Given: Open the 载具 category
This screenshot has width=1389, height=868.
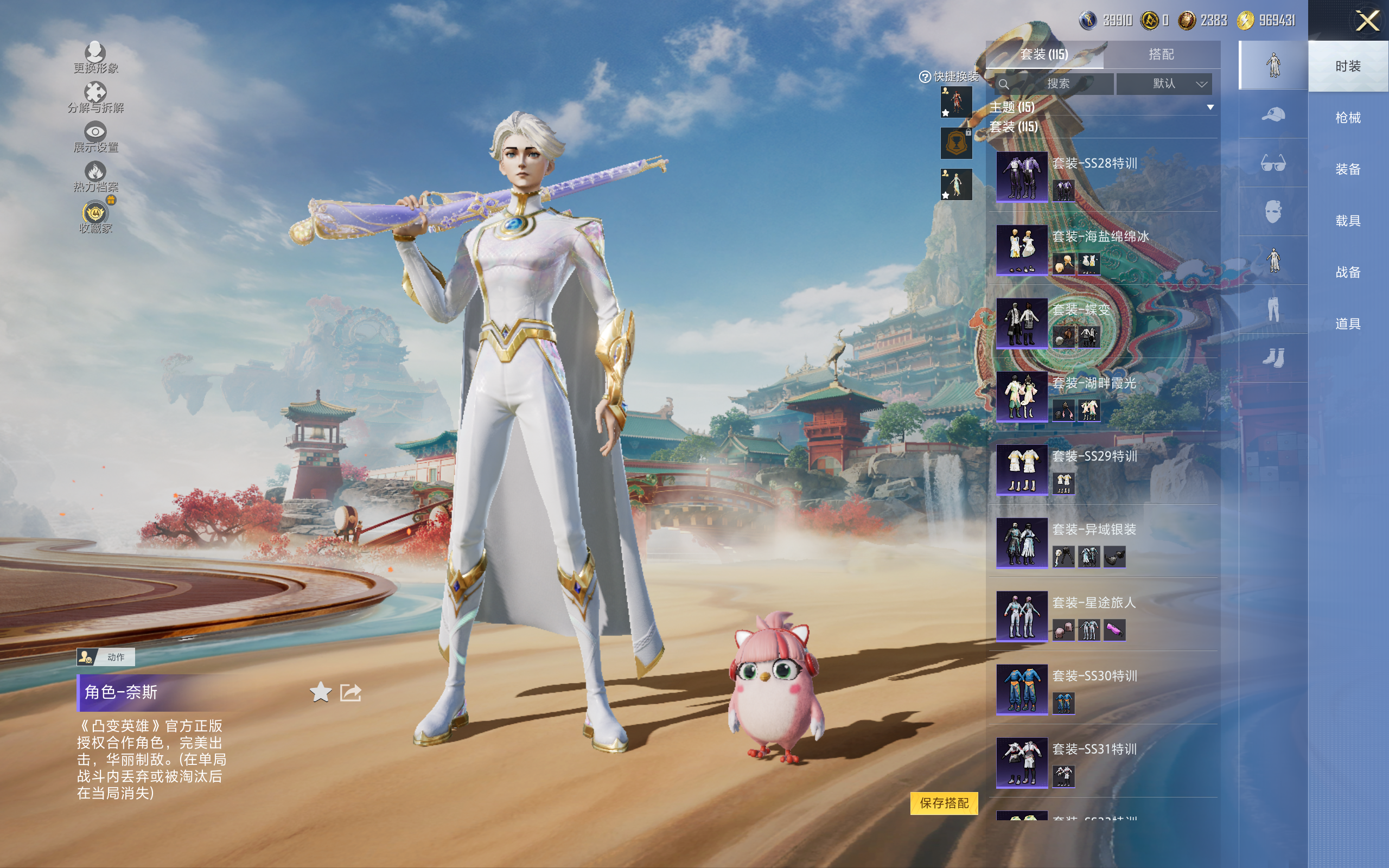Looking at the screenshot, I should [x=1347, y=221].
